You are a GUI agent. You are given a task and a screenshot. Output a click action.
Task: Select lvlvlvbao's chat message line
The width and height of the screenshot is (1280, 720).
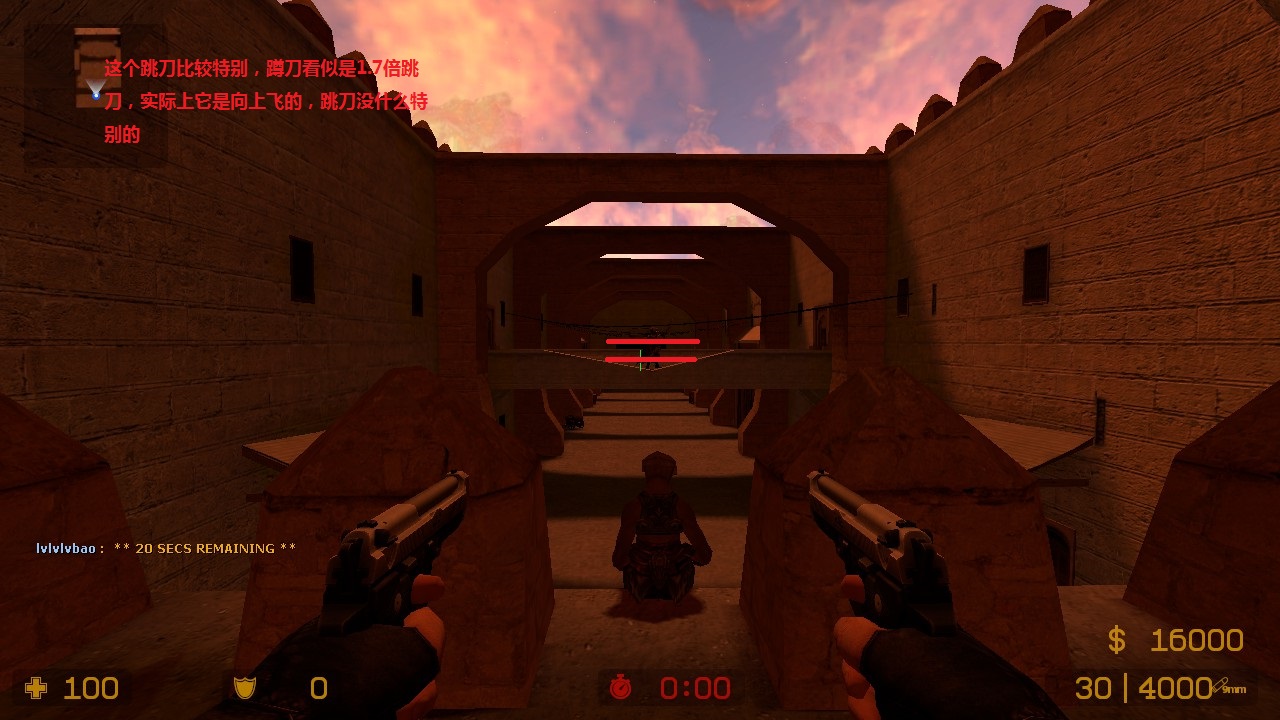point(167,548)
